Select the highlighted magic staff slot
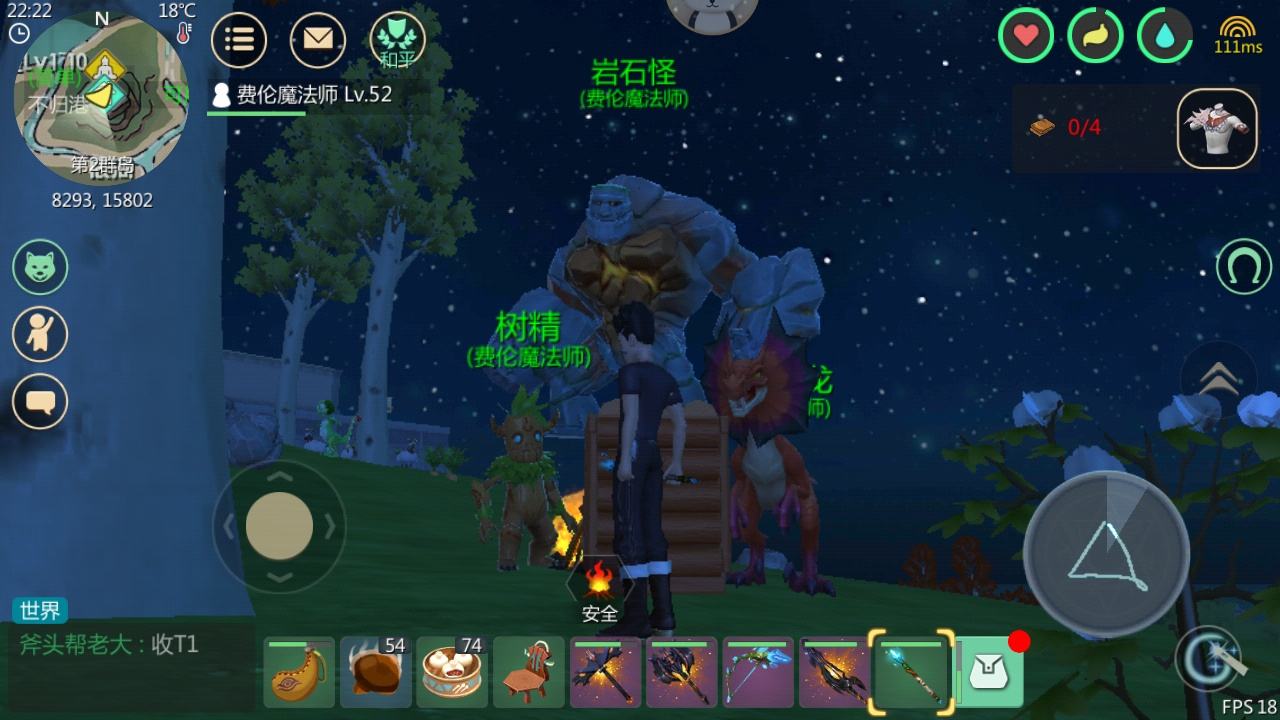Viewport: 1280px width, 720px height. click(x=912, y=672)
